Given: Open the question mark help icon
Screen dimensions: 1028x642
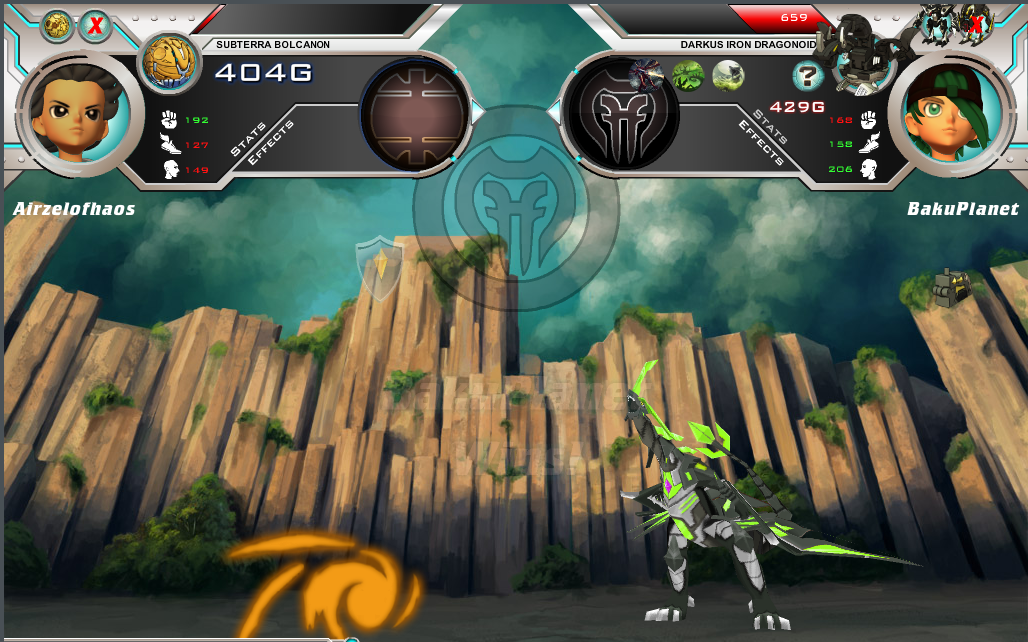Looking at the screenshot, I should (807, 75).
